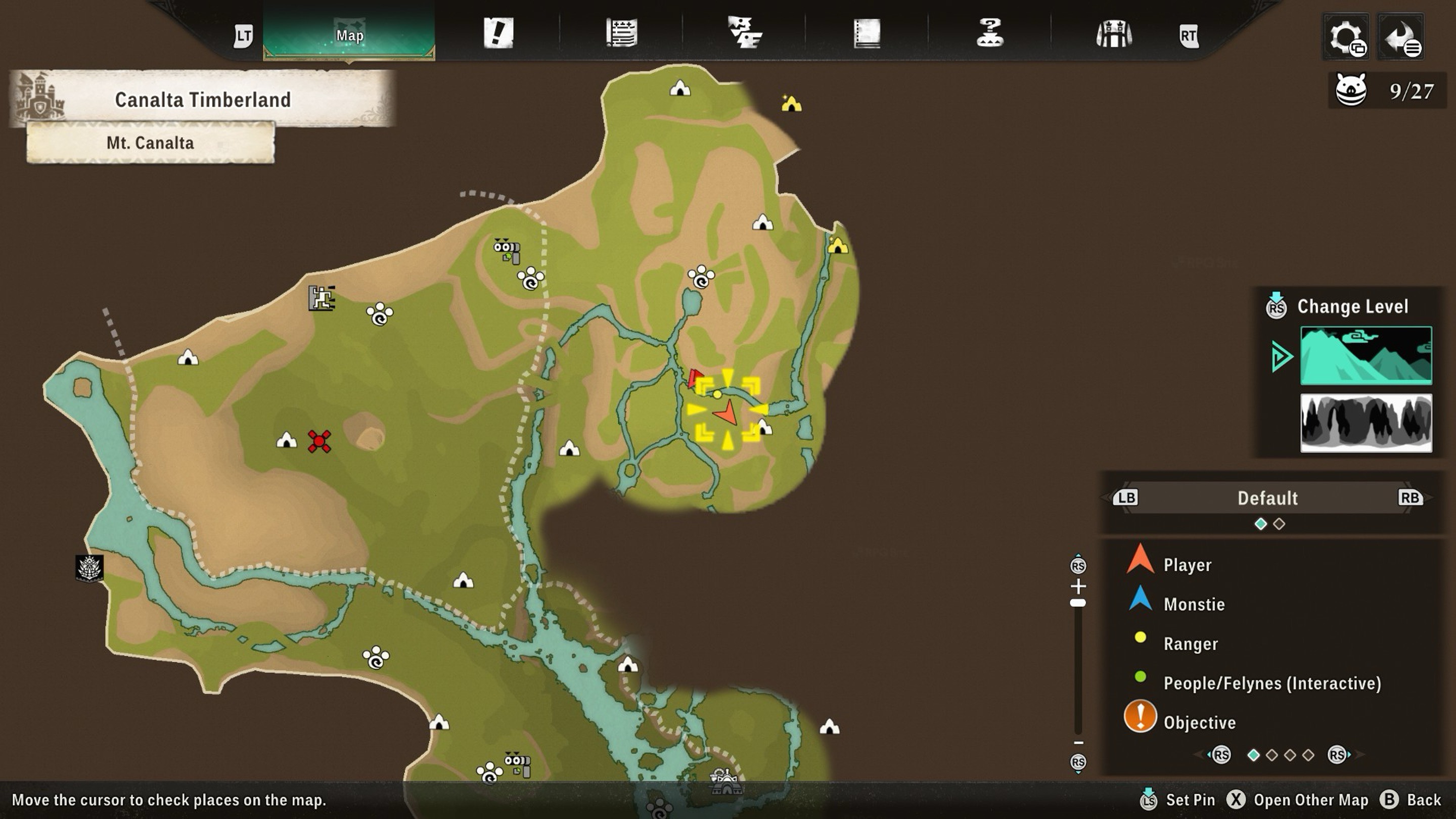1456x819 pixels.
Task: Select the climbing figure map marker
Action: click(322, 298)
